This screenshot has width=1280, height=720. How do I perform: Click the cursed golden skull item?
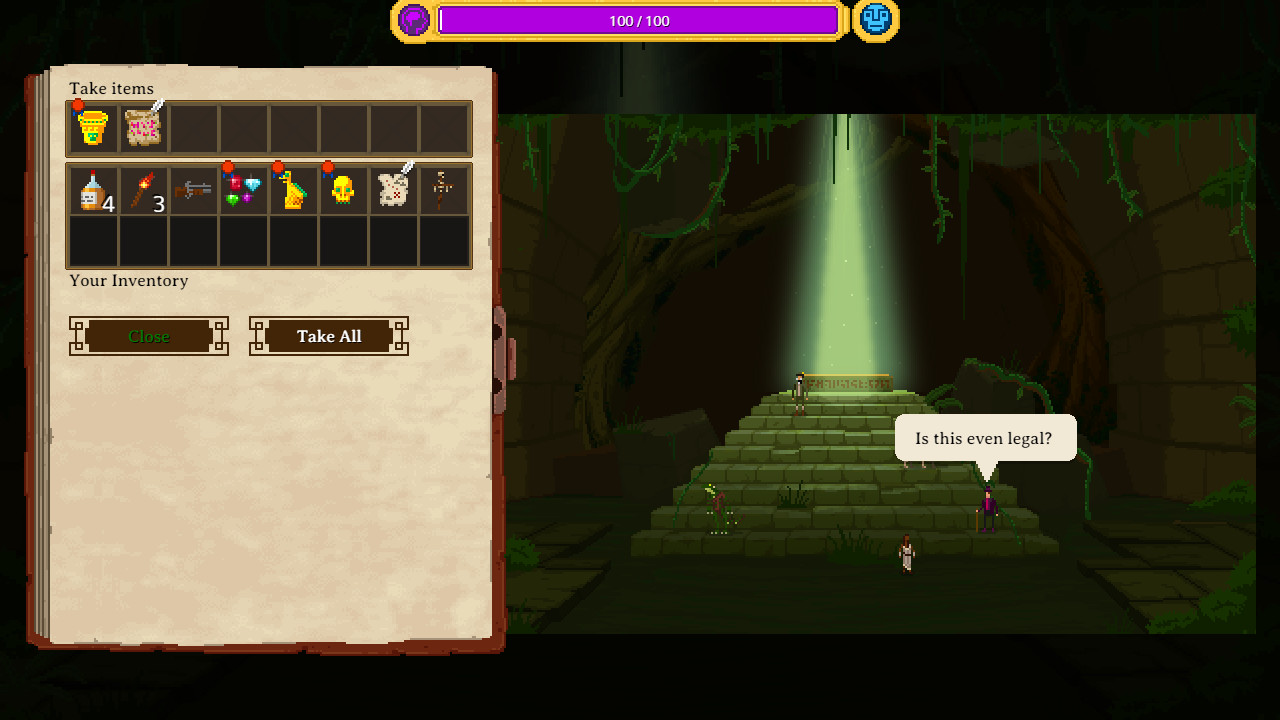[x=343, y=192]
